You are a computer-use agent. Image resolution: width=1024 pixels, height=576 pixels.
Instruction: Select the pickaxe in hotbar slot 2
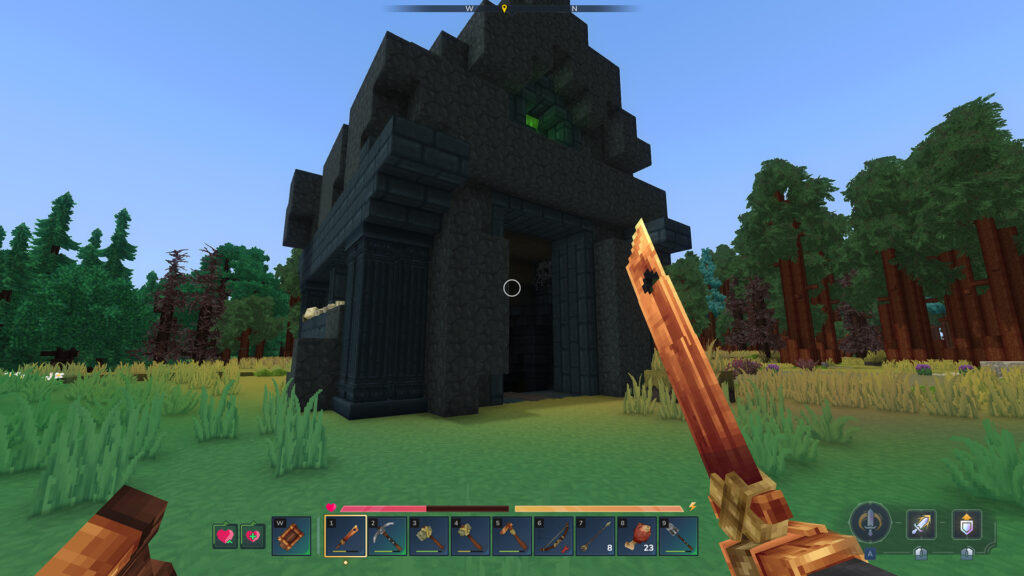coord(386,536)
